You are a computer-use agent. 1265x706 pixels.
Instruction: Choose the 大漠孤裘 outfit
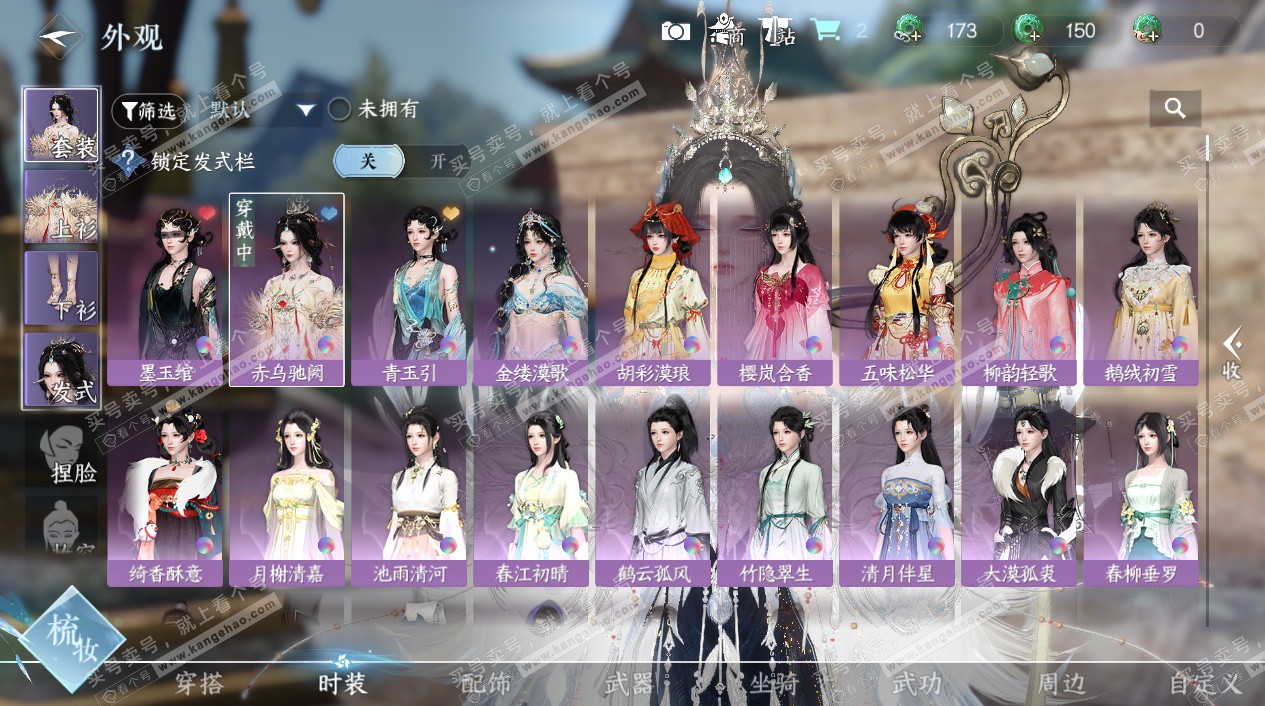tap(1019, 492)
